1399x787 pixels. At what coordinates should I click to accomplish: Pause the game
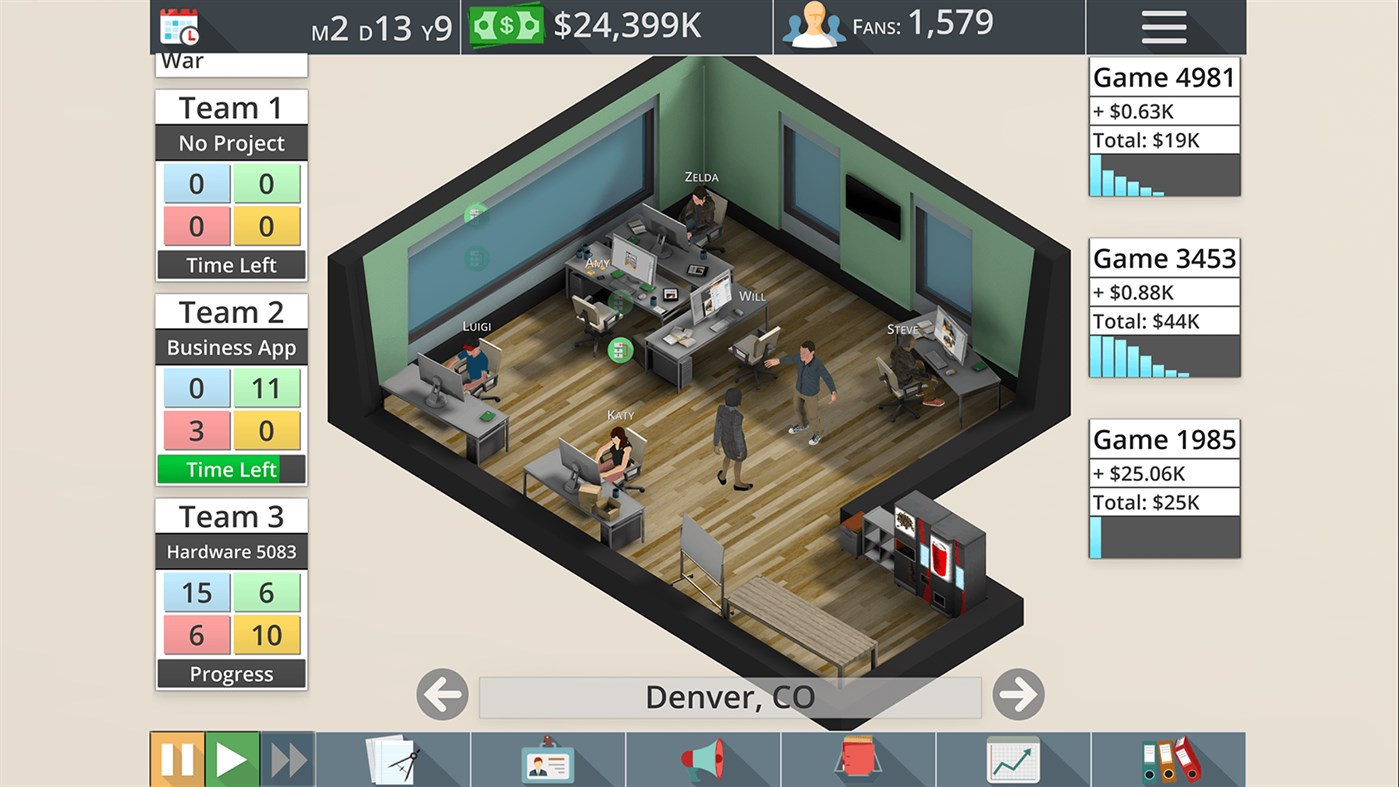point(177,759)
